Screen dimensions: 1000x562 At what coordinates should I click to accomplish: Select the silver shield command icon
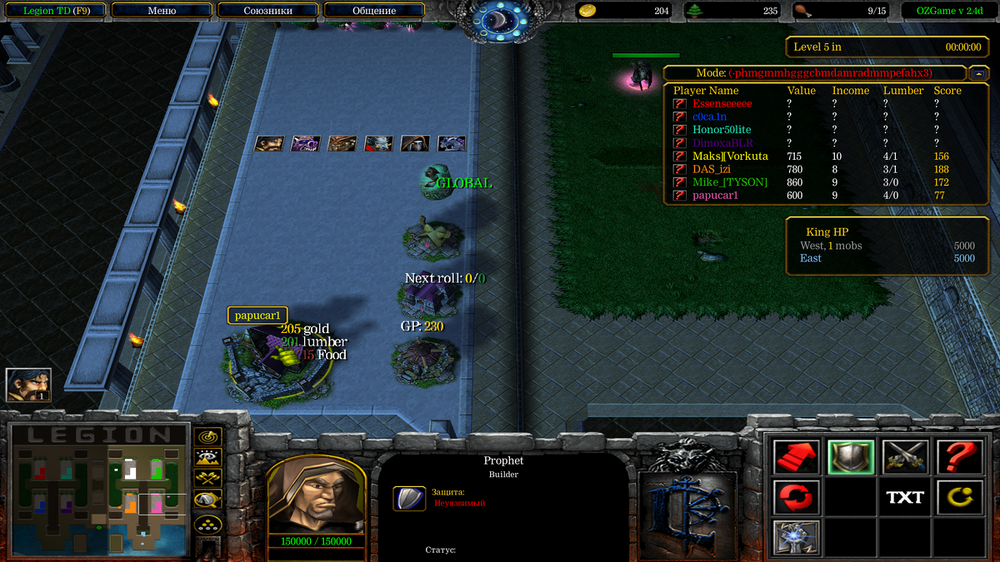point(851,458)
